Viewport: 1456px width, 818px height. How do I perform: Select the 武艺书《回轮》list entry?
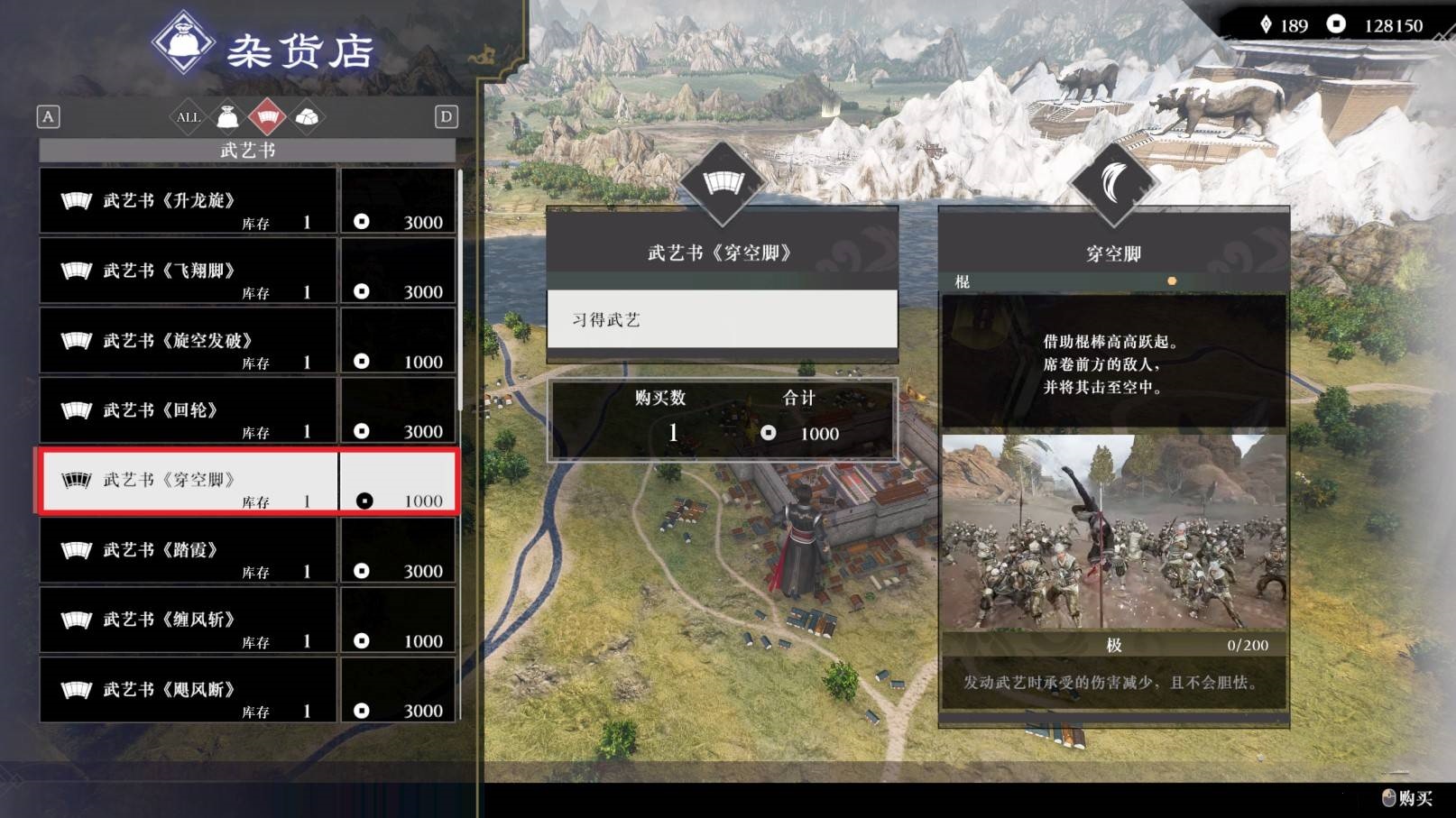pyautogui.click(x=188, y=410)
